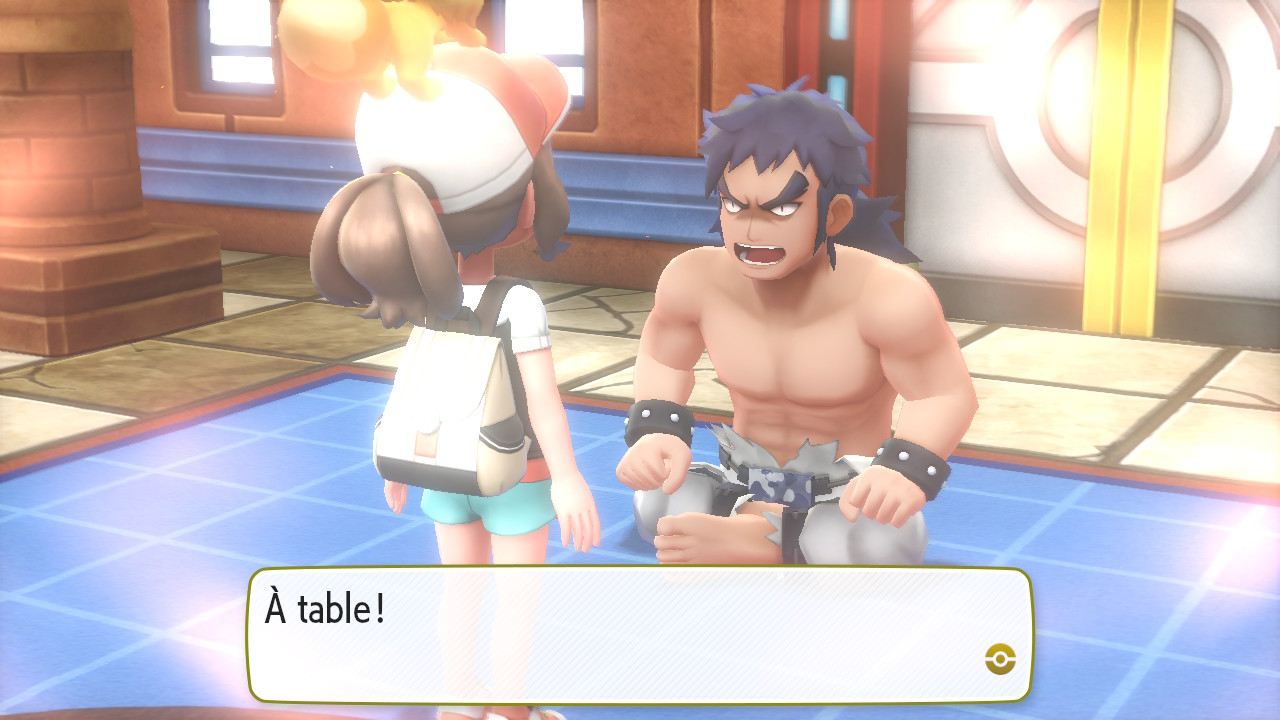Click the Poké Ball continue indicator
This screenshot has width=1280, height=720.
point(999,658)
